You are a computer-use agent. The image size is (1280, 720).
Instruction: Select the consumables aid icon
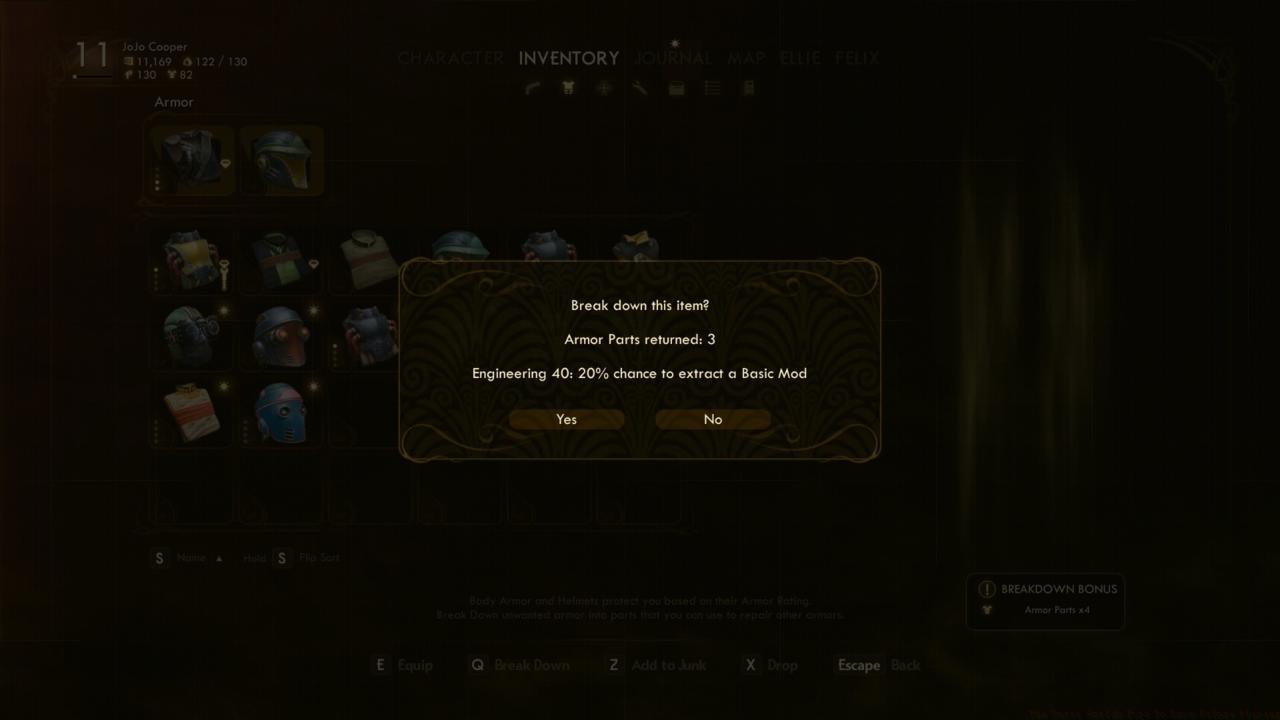604,88
